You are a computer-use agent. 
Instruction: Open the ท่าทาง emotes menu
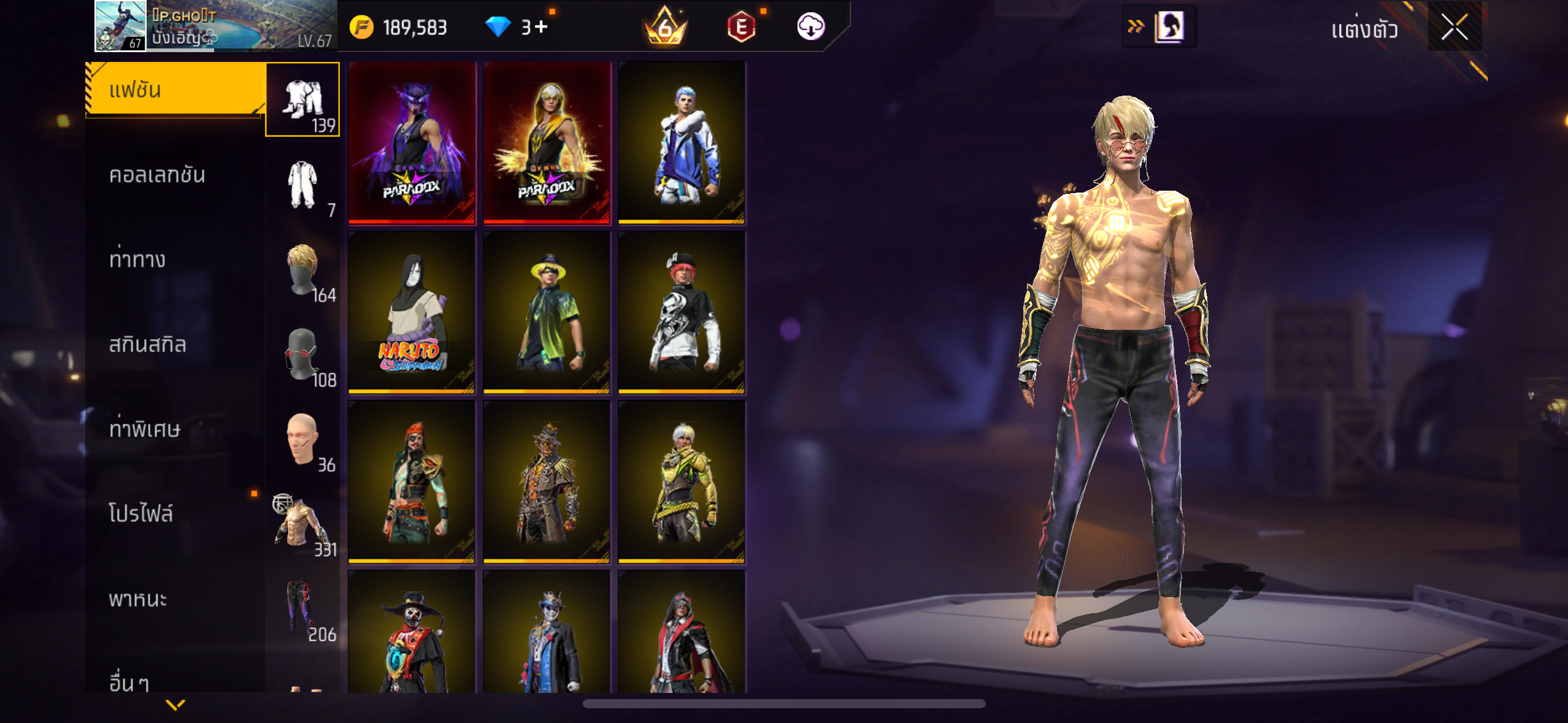(x=137, y=260)
